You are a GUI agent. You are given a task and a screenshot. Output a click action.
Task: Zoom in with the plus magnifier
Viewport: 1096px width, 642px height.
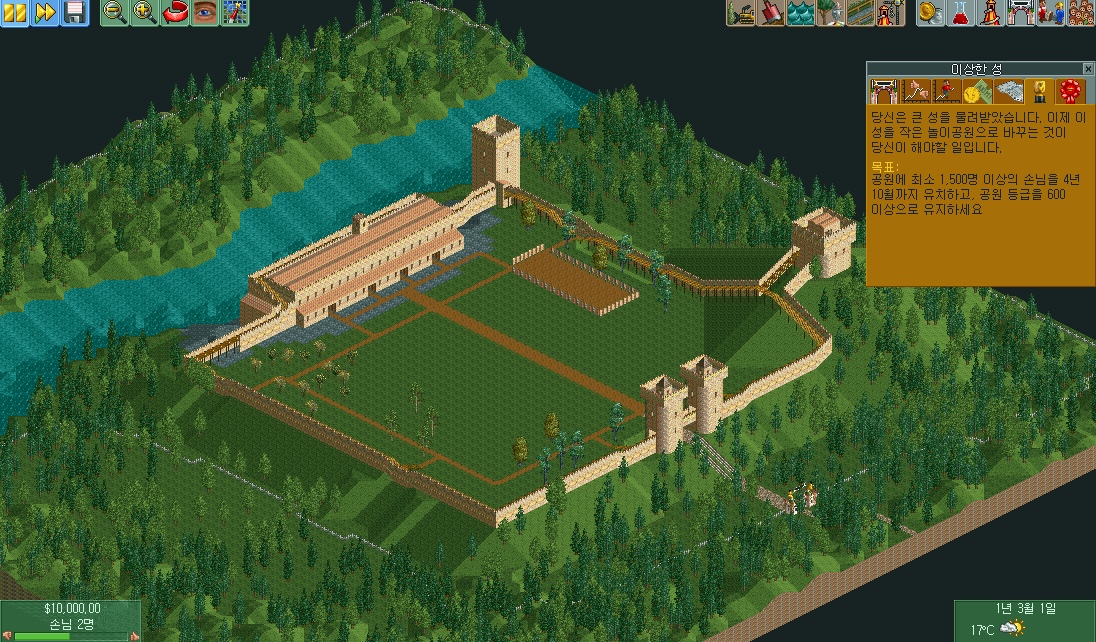(x=145, y=13)
